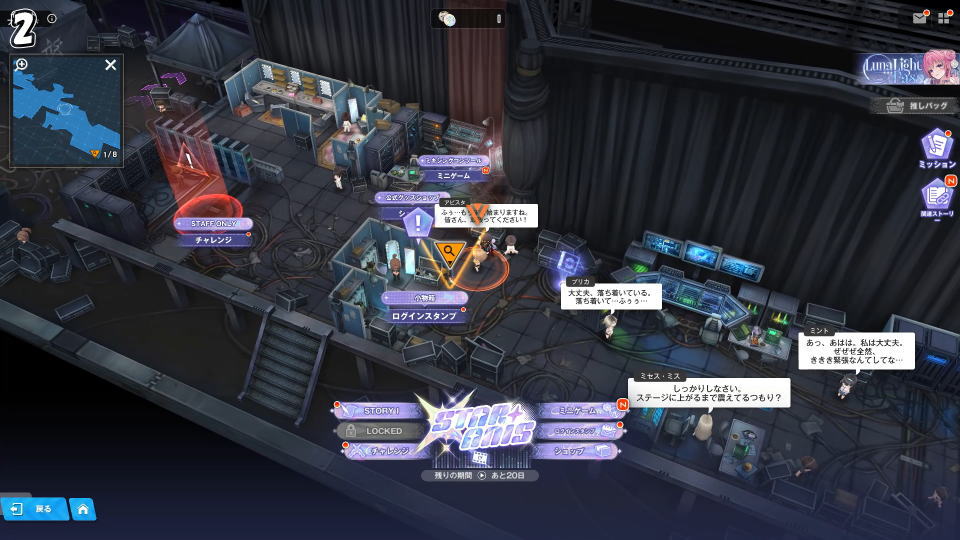
Task: Open ログインスタンプ in the bottom event menu
Action: [x=577, y=431]
